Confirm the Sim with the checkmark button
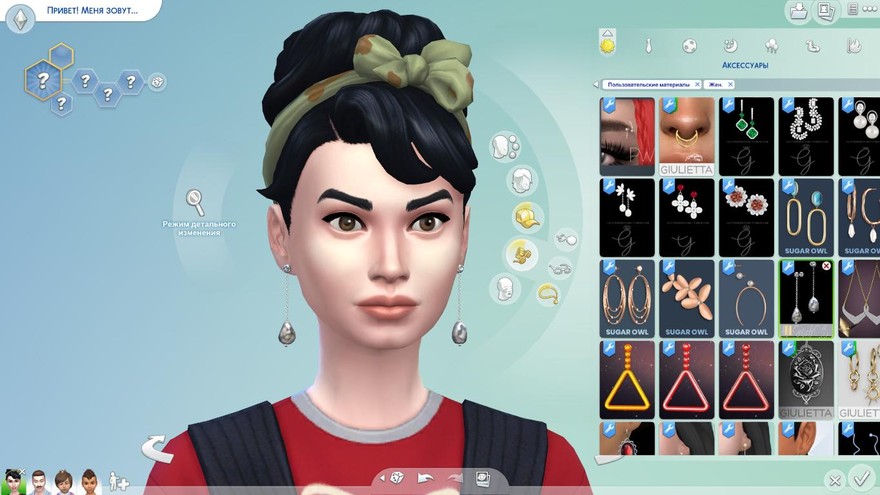 point(859,479)
